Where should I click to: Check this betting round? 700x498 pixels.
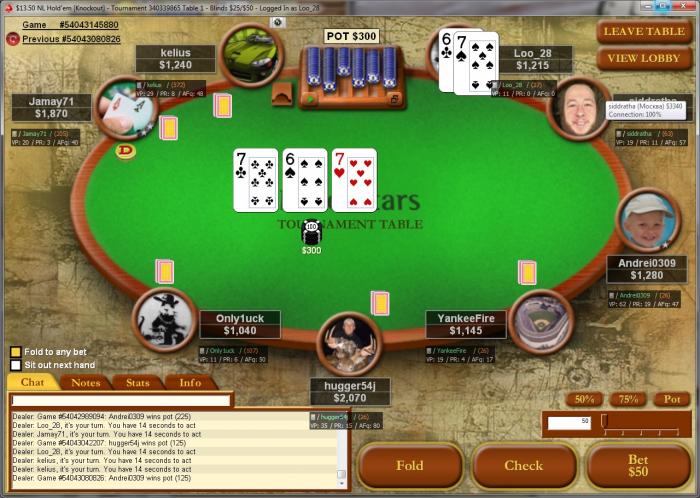coord(524,466)
